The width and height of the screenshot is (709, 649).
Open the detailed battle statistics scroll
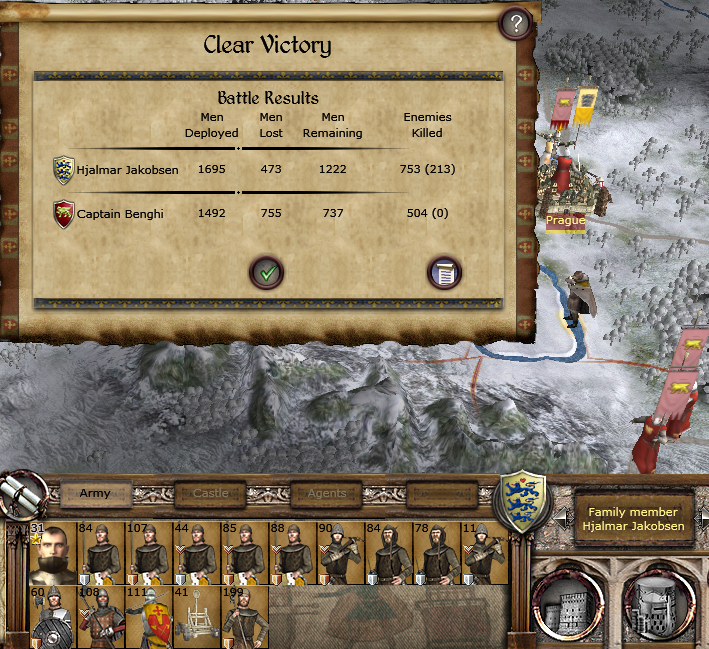443,272
